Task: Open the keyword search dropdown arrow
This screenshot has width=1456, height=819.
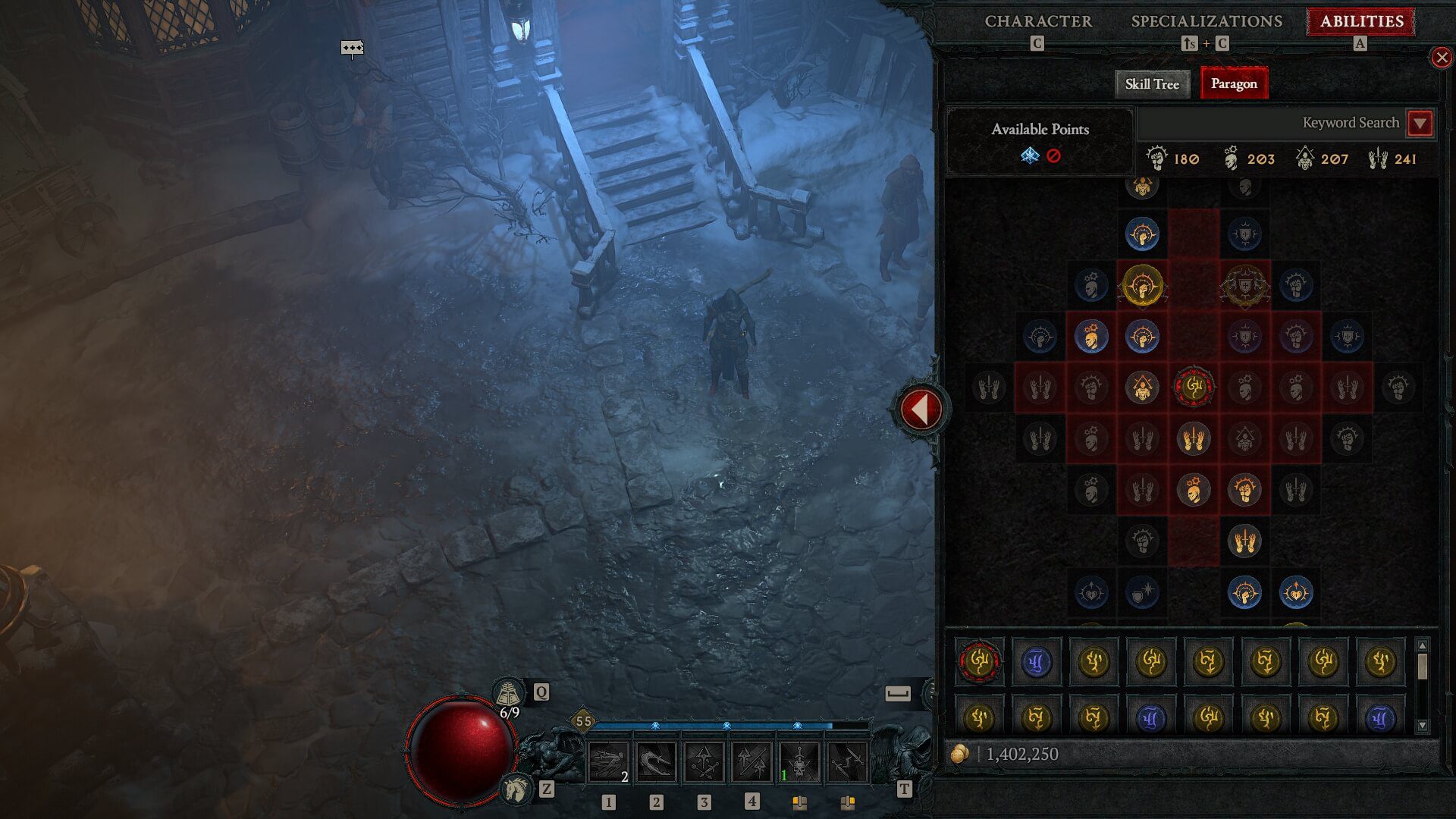Action: tap(1420, 123)
